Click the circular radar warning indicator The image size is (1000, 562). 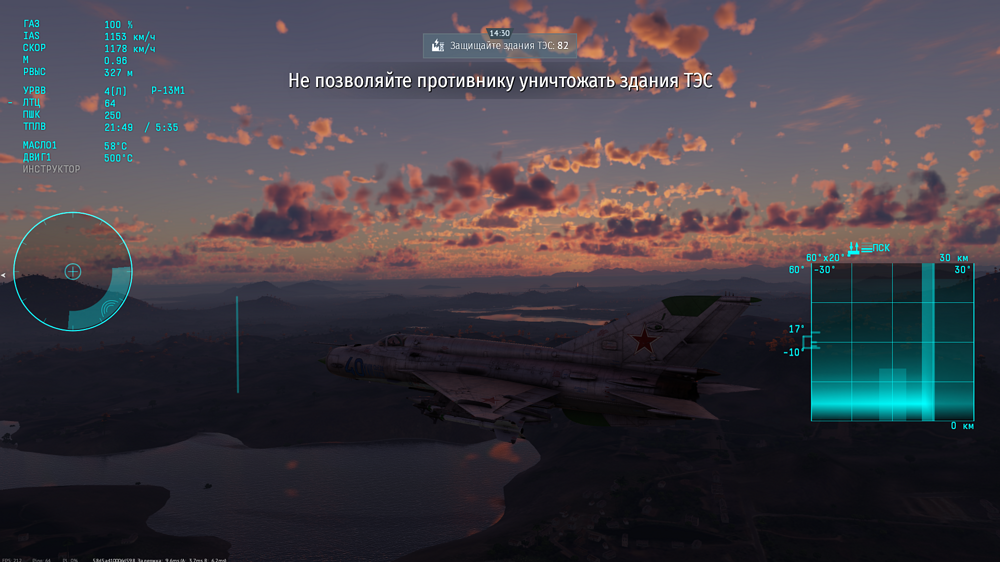click(73, 271)
